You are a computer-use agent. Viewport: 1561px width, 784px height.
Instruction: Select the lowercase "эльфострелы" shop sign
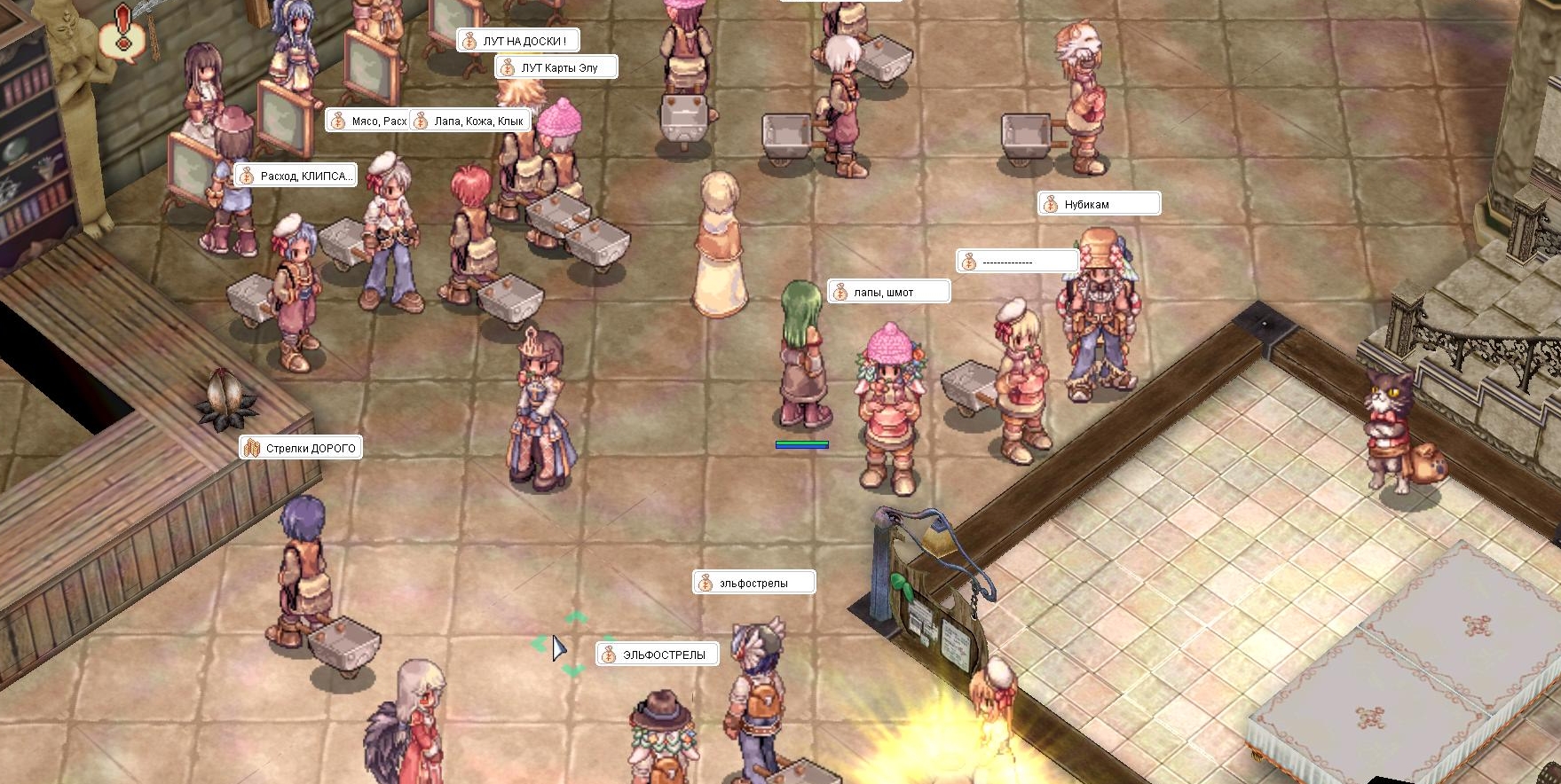pyautogui.click(x=753, y=583)
